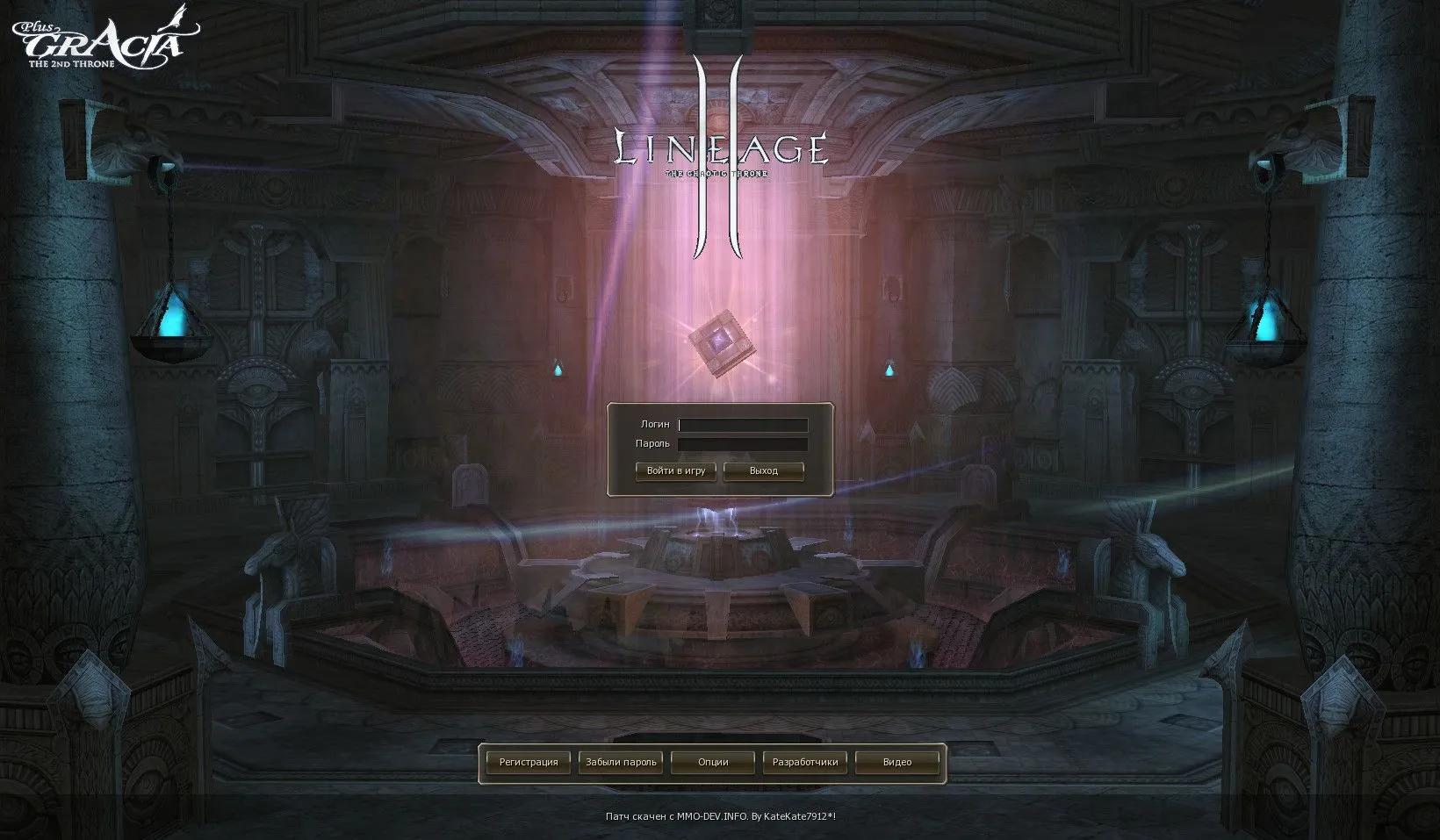Click the Логин input field
This screenshot has width=1440, height=840.
click(743, 425)
